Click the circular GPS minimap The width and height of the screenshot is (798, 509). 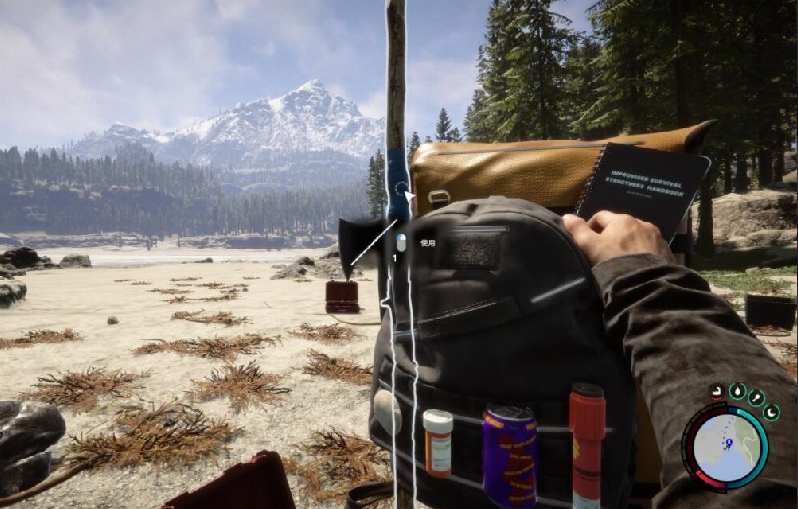[726, 445]
